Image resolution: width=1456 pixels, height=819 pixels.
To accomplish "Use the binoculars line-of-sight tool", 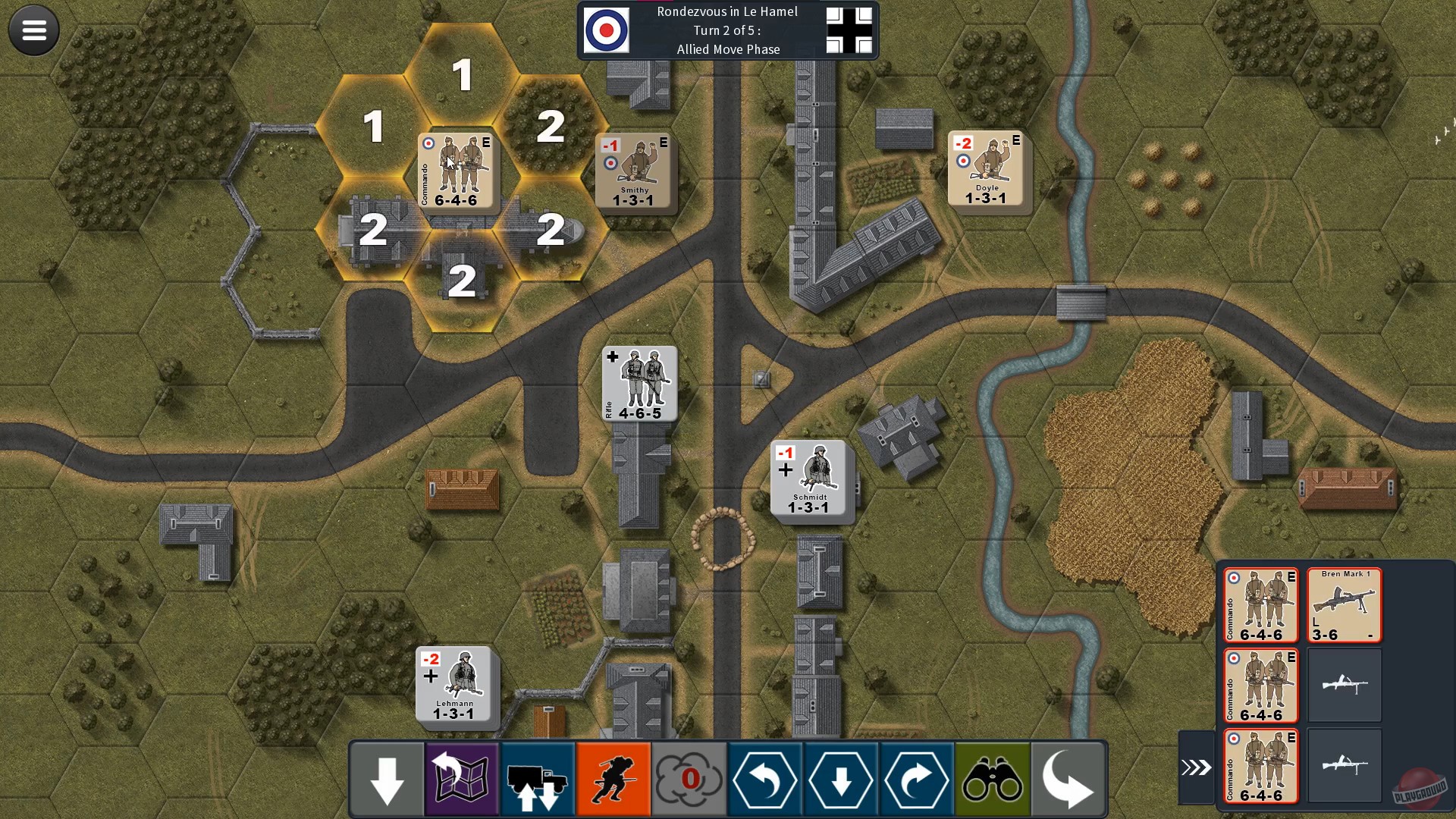I will click(992, 778).
